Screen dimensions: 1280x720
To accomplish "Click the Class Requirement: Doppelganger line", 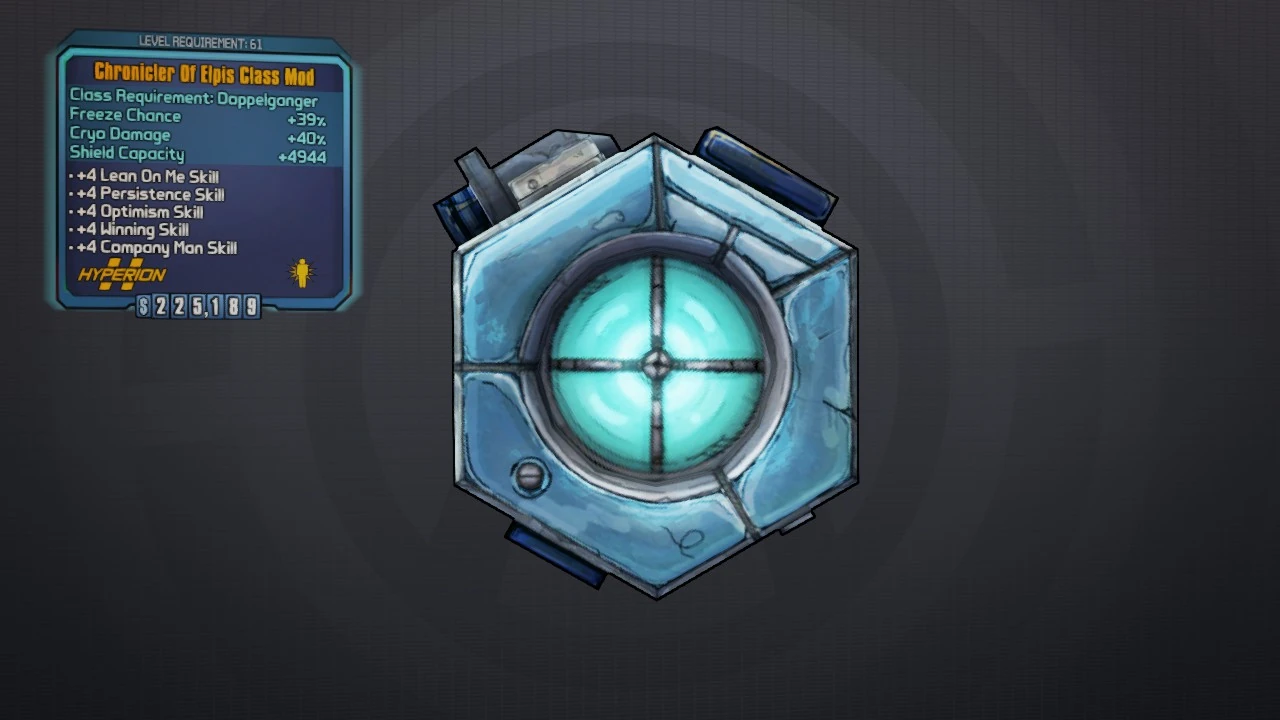I will pyautogui.click(x=193, y=100).
